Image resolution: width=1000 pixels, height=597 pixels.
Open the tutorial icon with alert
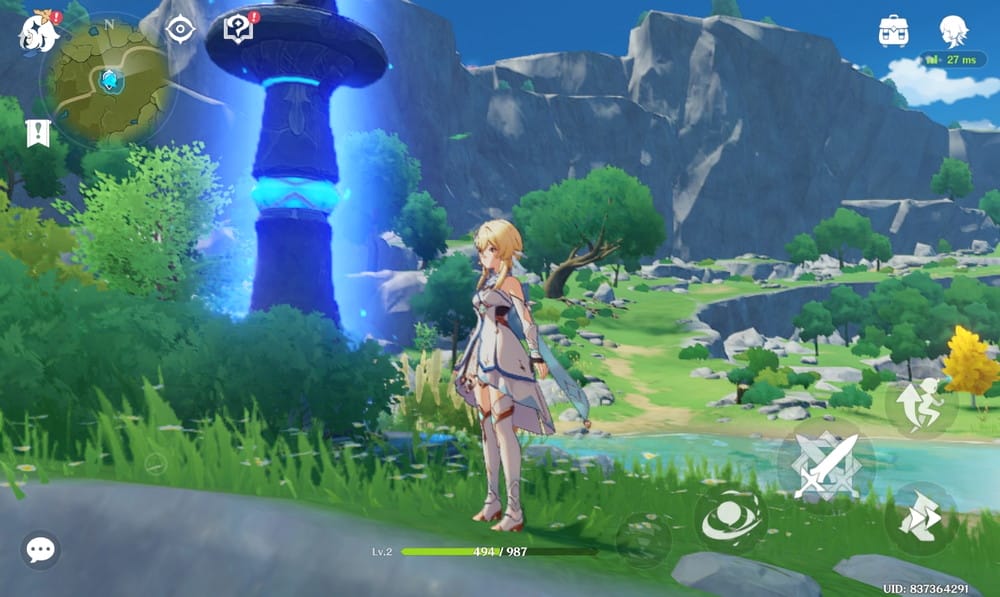point(239,28)
